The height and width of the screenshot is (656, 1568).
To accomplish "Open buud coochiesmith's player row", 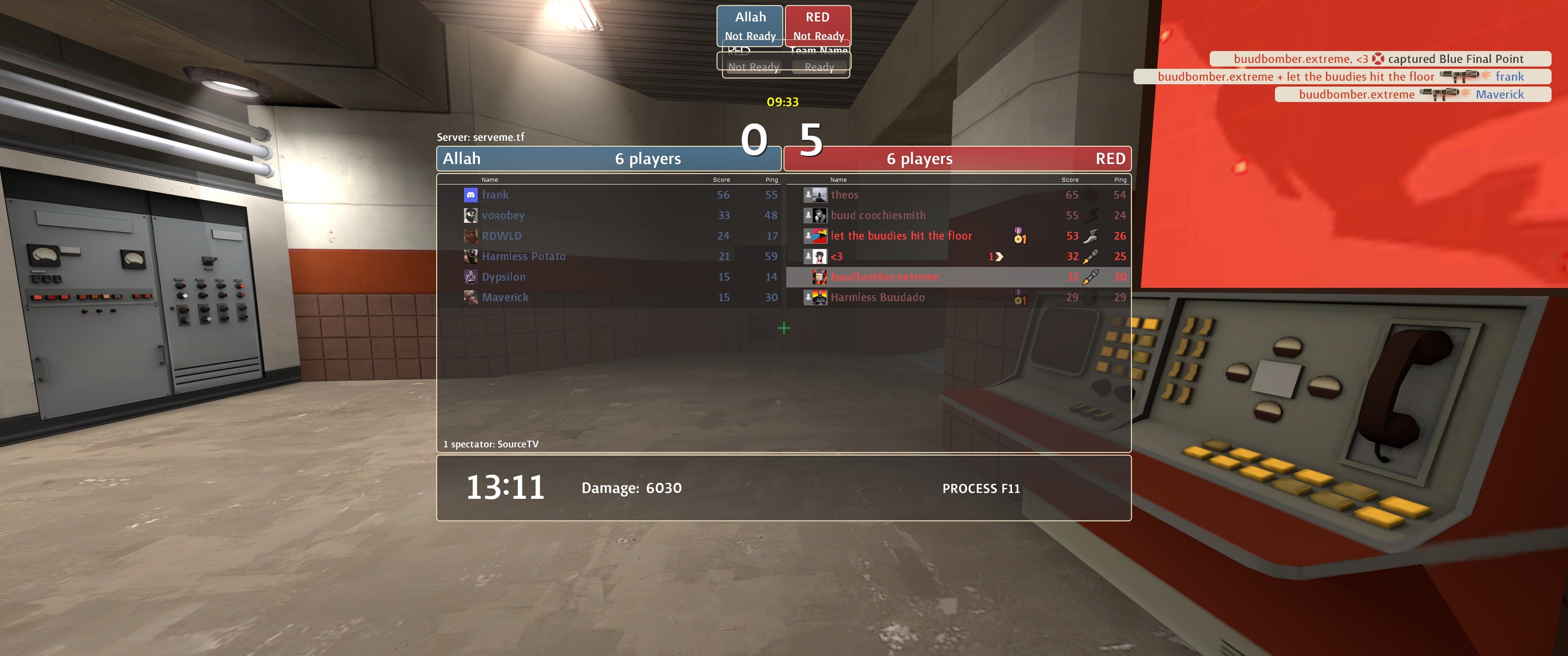I will [x=878, y=215].
